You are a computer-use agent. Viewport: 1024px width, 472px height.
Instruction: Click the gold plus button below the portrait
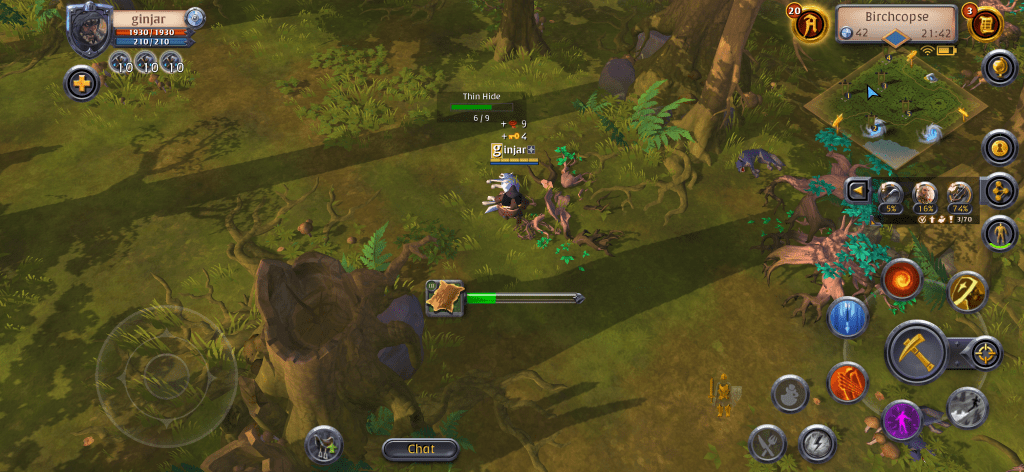[81, 83]
